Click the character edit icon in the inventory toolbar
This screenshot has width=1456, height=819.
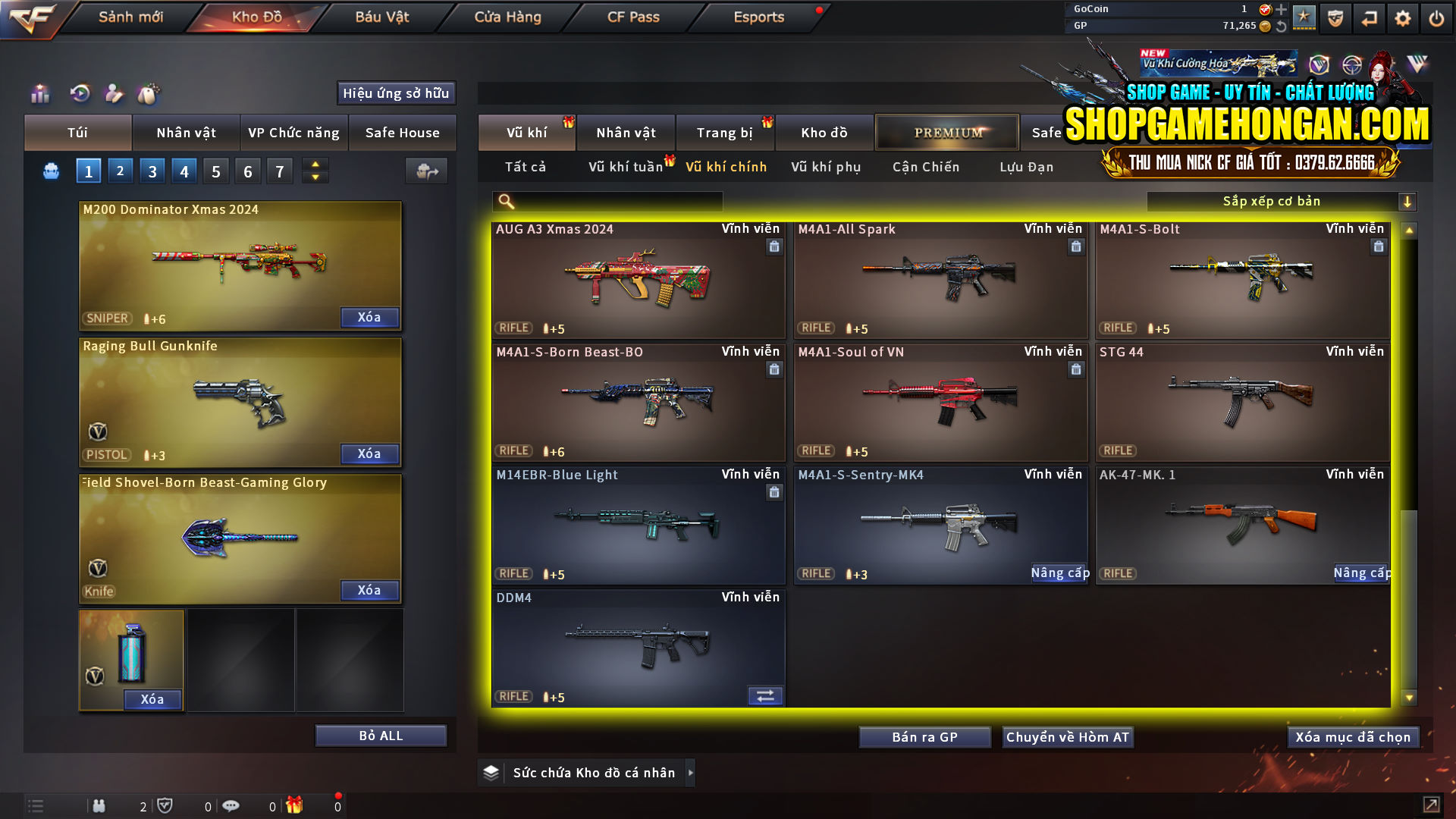[115, 93]
